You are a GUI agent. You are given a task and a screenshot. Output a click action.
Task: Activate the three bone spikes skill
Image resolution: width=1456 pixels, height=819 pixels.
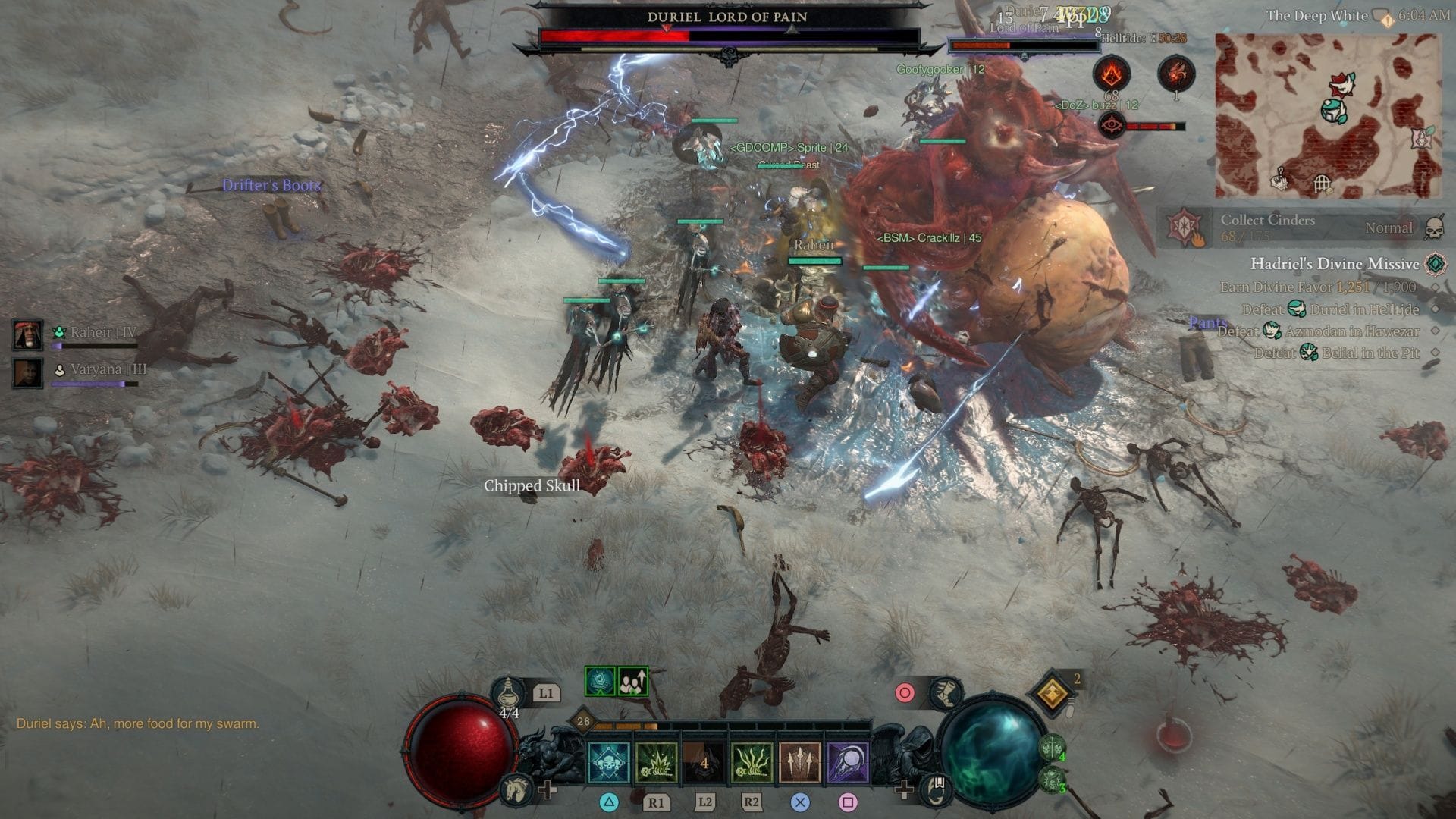click(x=800, y=761)
